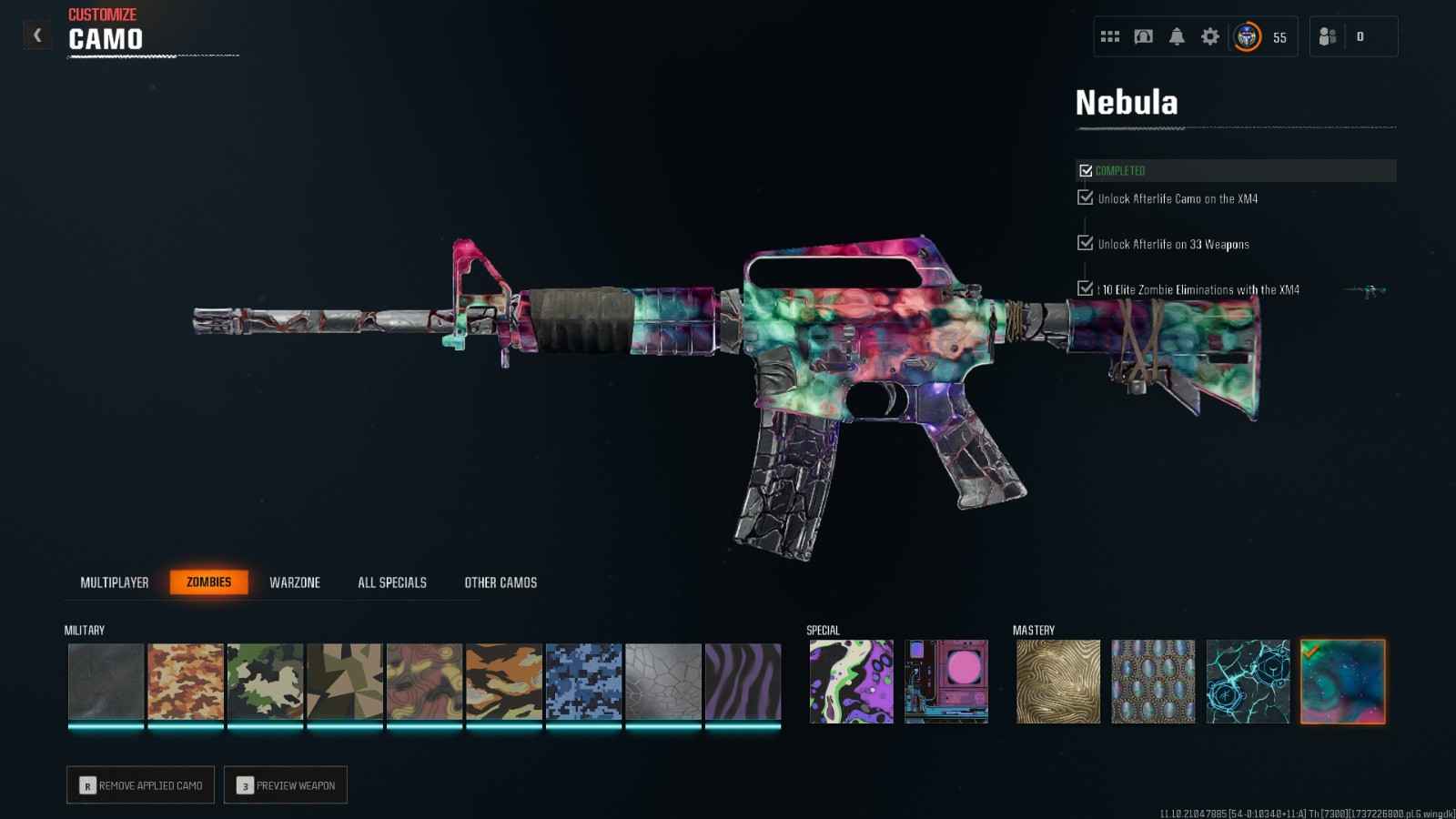Select the Nebula mastery camo
The height and width of the screenshot is (819, 1456).
(x=1342, y=682)
